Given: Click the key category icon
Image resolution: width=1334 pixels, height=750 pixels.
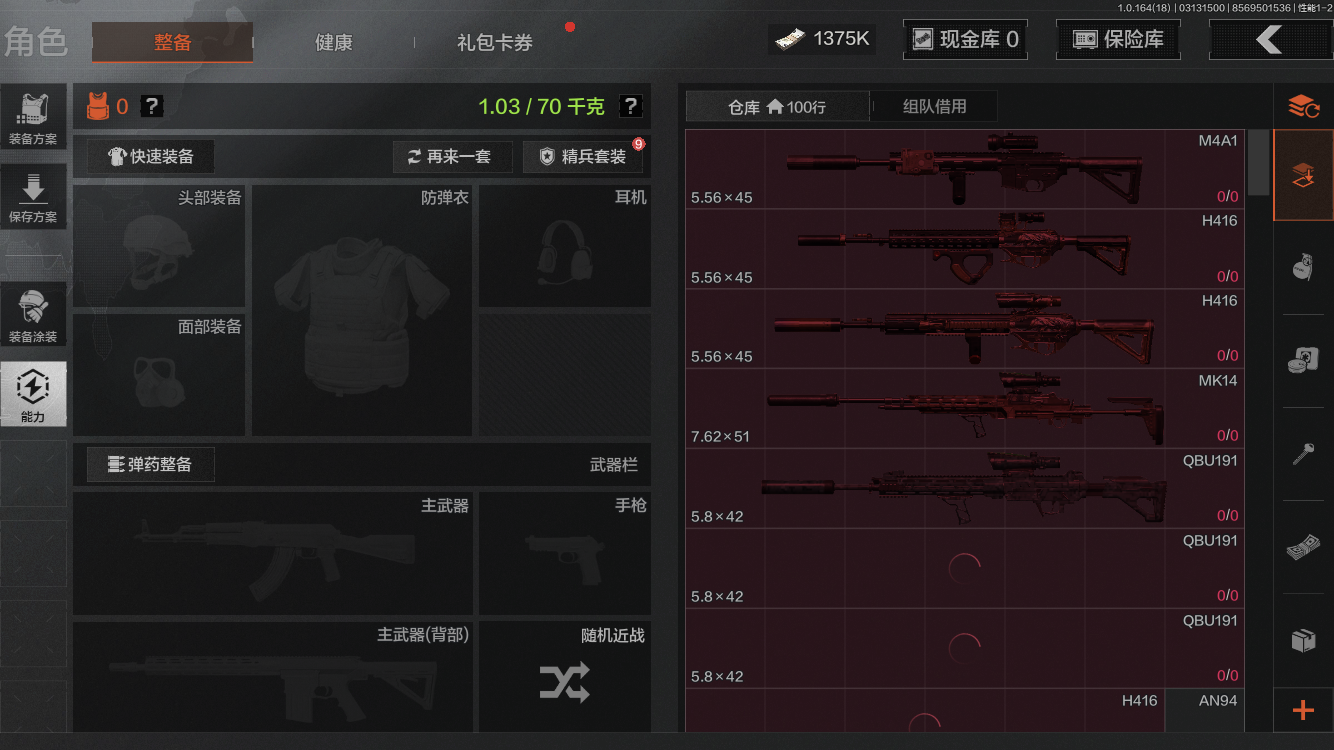Looking at the screenshot, I should point(1303,452).
